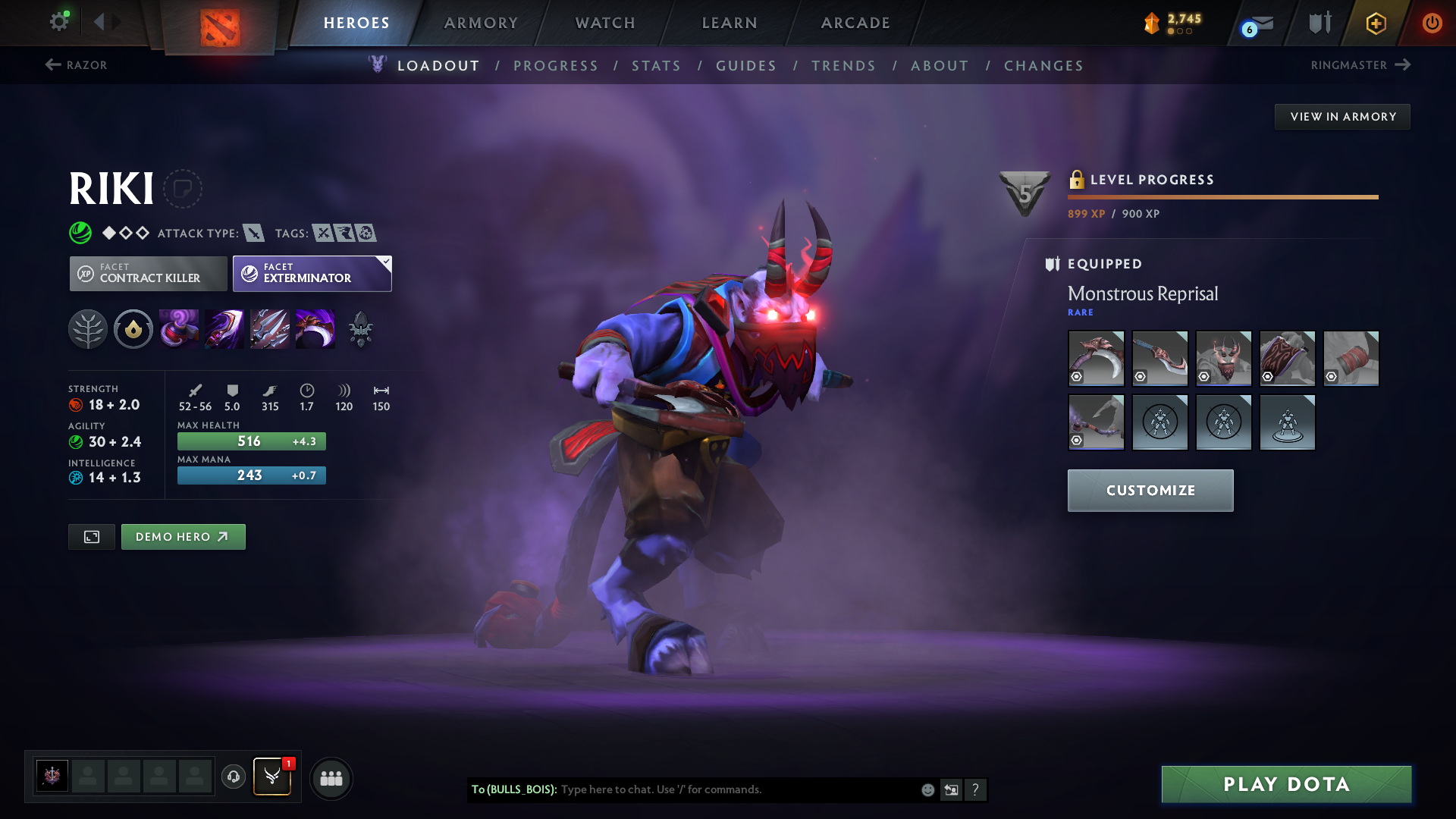Open the Armory tab
1456x819 pixels.
click(x=481, y=23)
